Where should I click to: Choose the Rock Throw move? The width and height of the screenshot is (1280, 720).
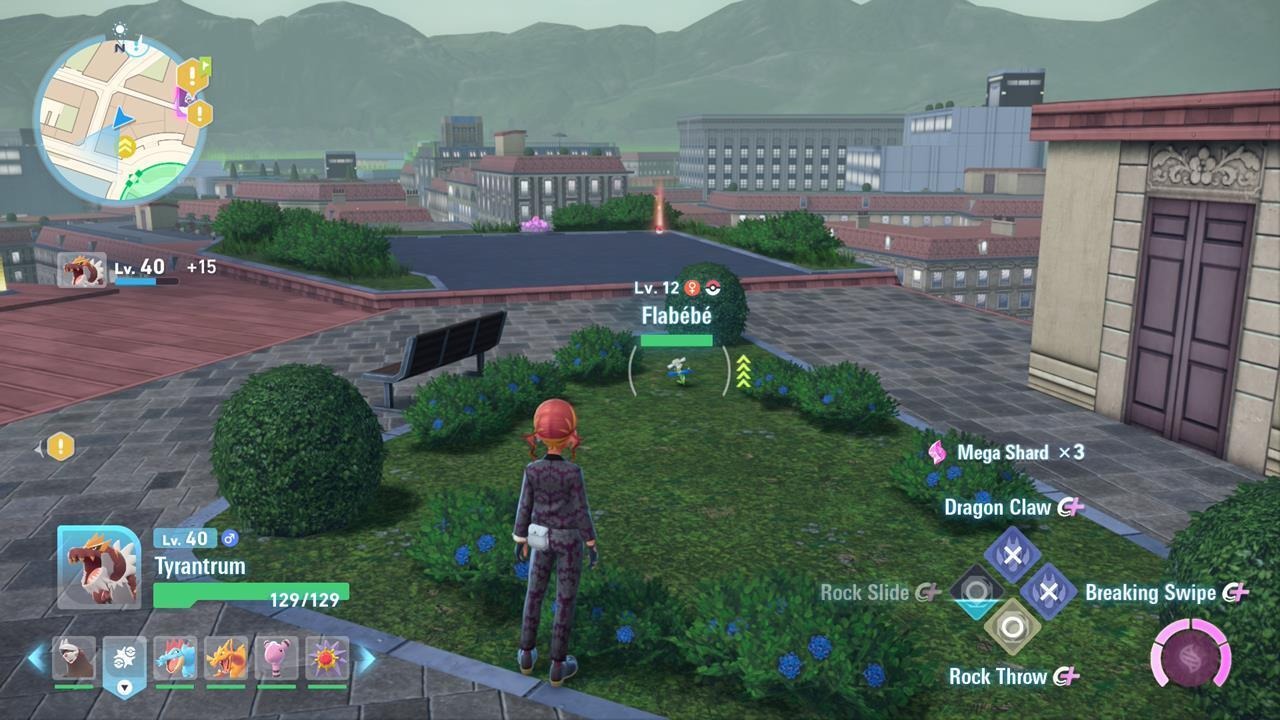1012,629
